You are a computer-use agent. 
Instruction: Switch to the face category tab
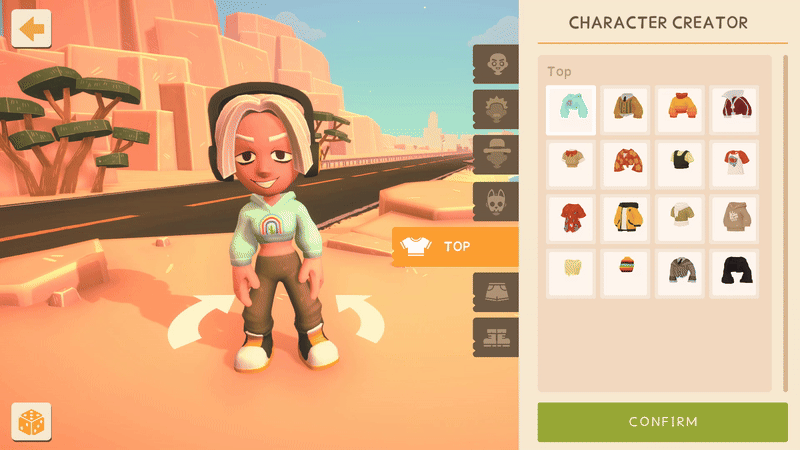pos(496,65)
